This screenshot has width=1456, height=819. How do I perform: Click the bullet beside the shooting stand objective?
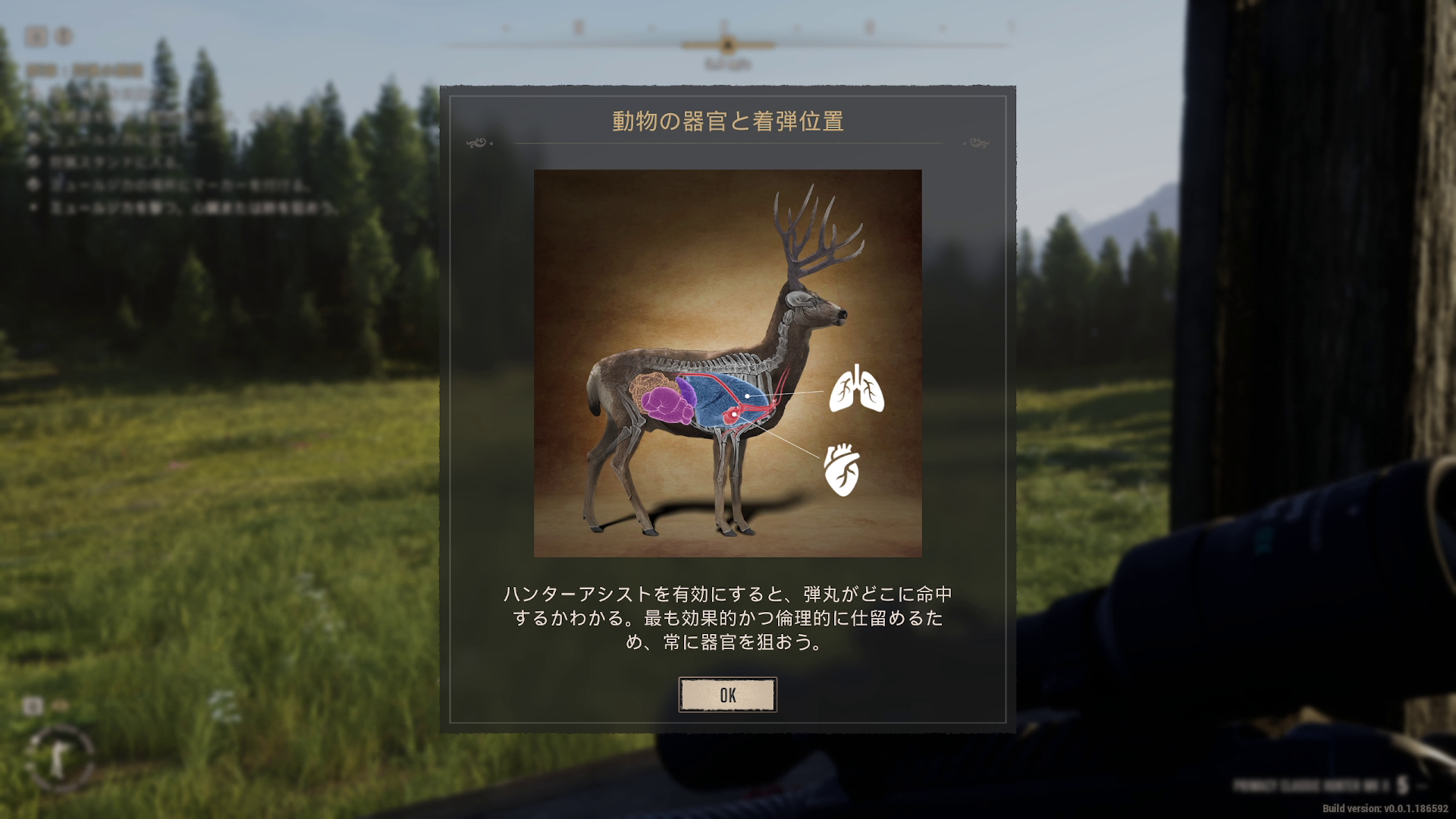[x=34, y=161]
